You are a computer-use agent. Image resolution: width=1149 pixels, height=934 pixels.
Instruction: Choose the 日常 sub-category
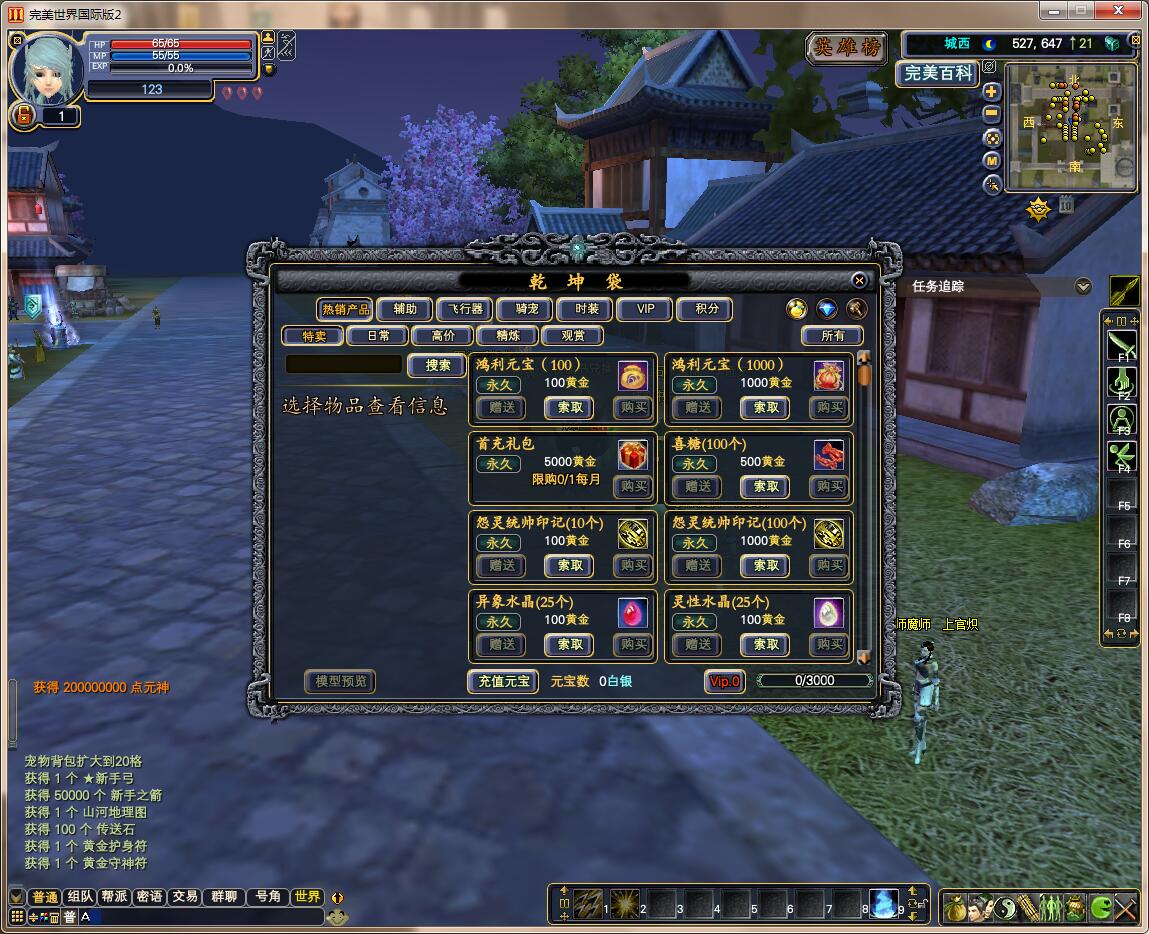click(x=379, y=336)
